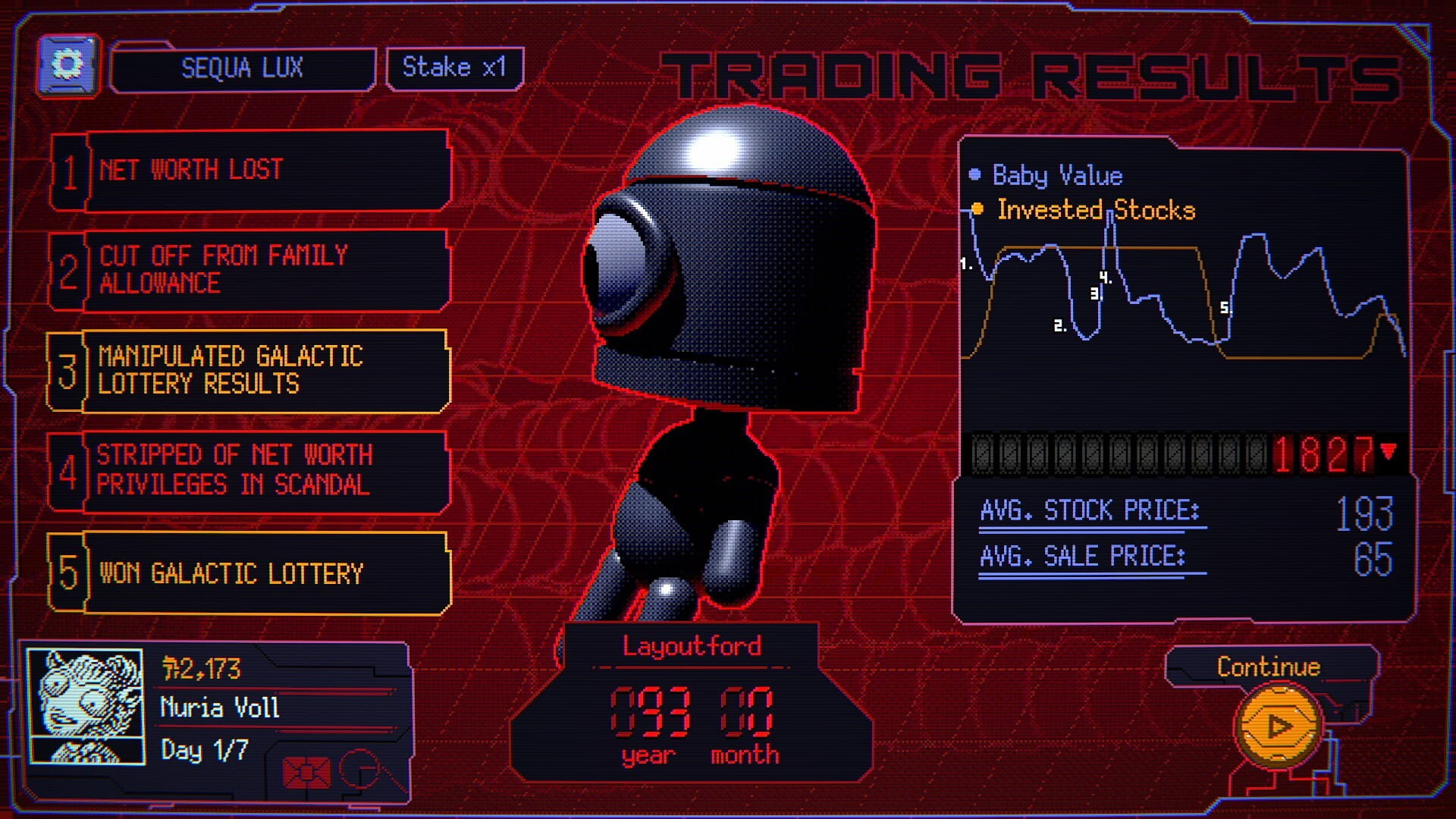
Task: Toggle the Baby Value line visibility
Action: click(x=1058, y=175)
